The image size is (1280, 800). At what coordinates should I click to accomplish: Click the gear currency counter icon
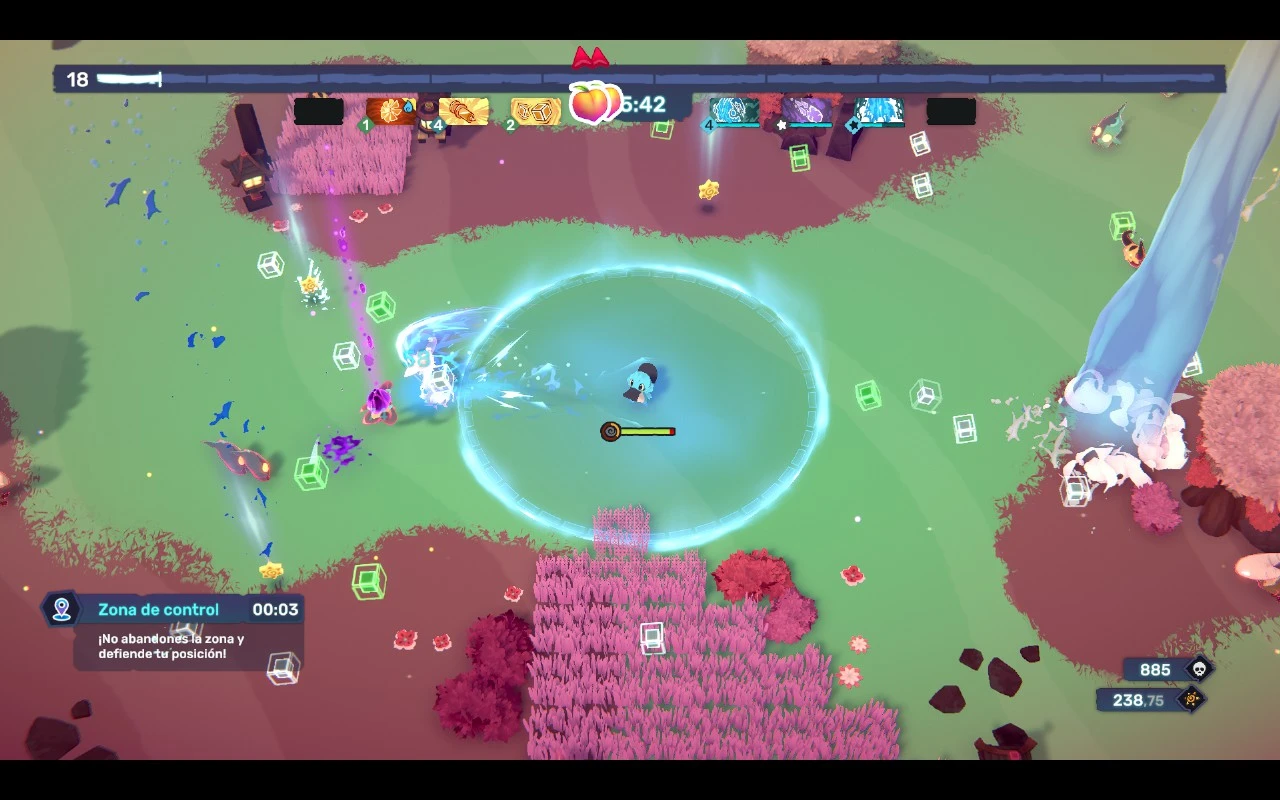point(1191,700)
